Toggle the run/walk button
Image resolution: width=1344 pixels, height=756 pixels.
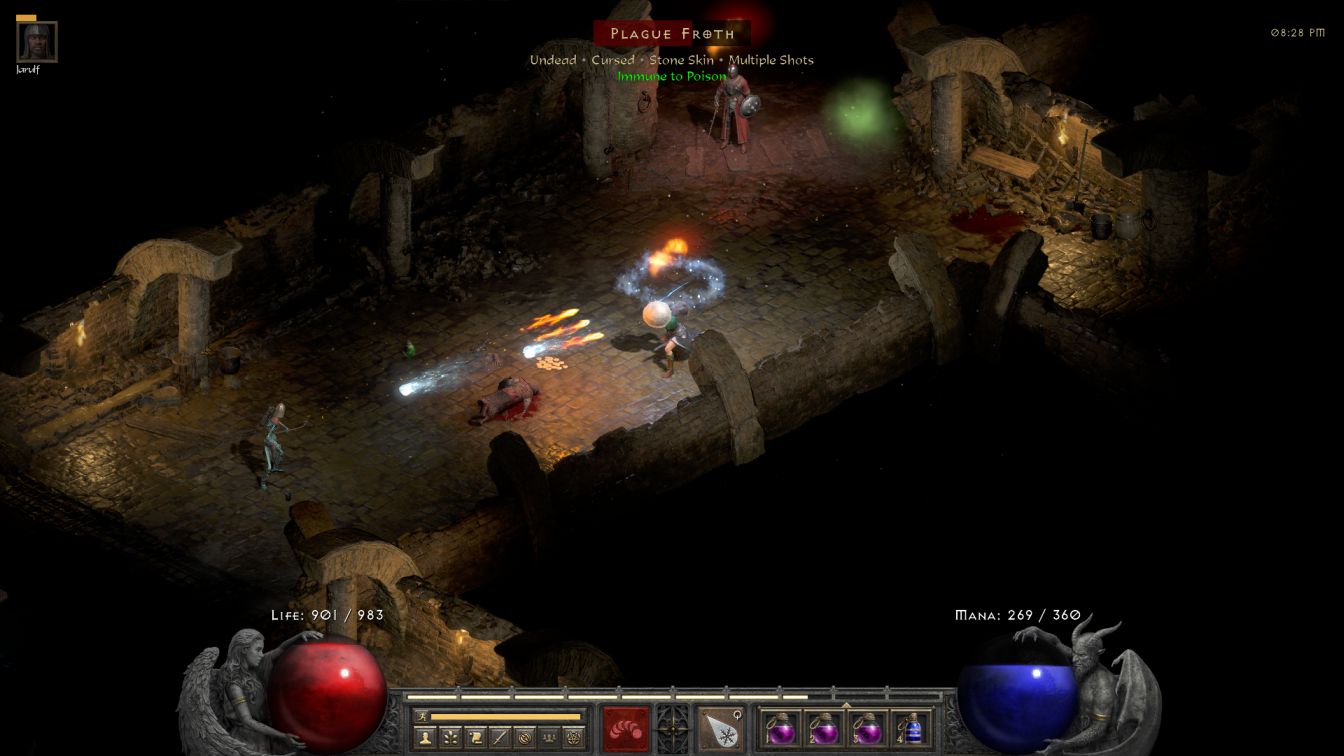pyautogui.click(x=423, y=716)
